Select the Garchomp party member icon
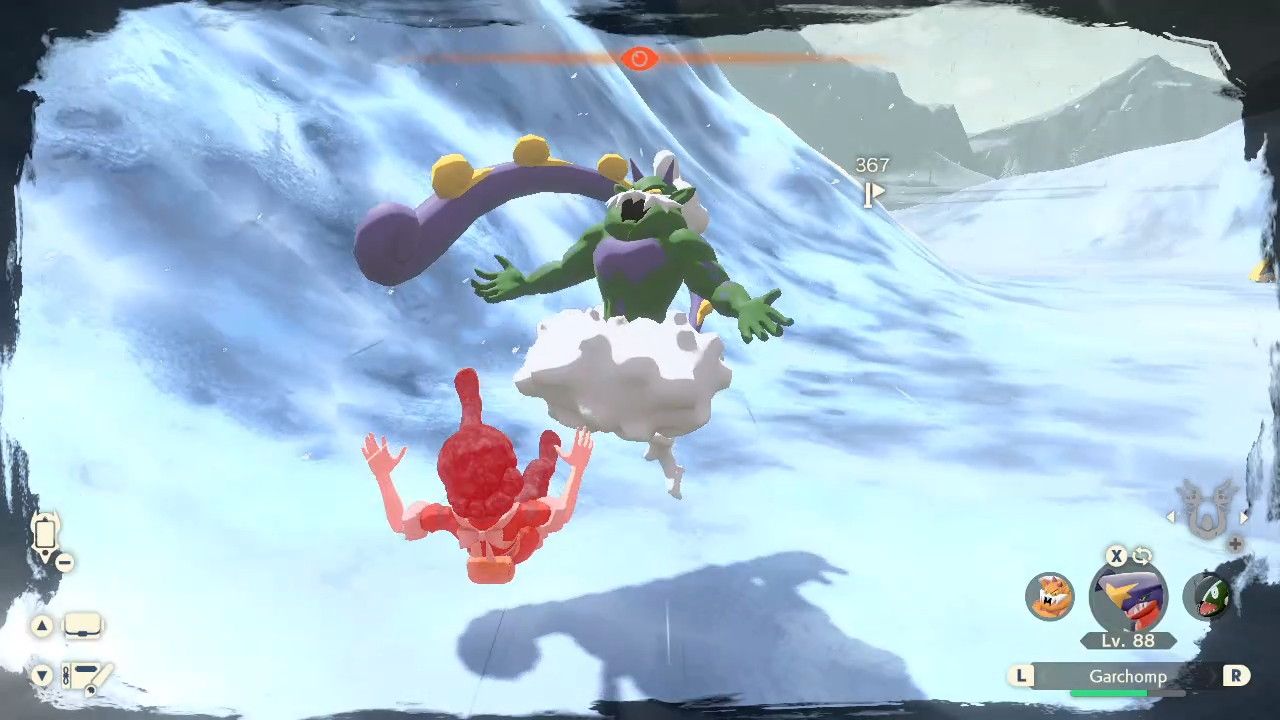Screen dimensions: 1280x720 pyautogui.click(x=1127, y=597)
